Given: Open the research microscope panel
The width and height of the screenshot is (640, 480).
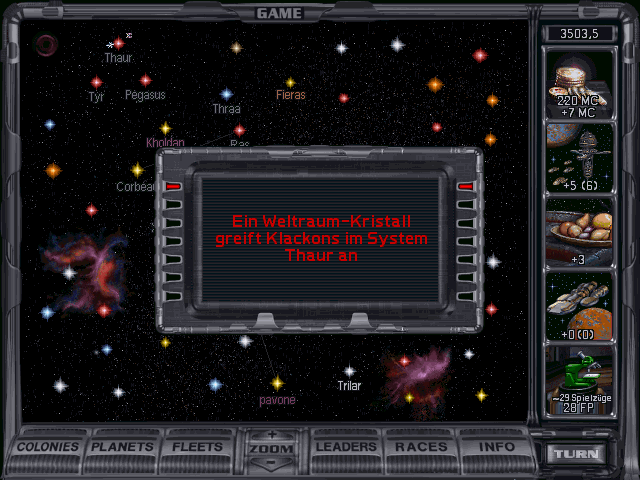Looking at the screenshot, I should point(581,380).
